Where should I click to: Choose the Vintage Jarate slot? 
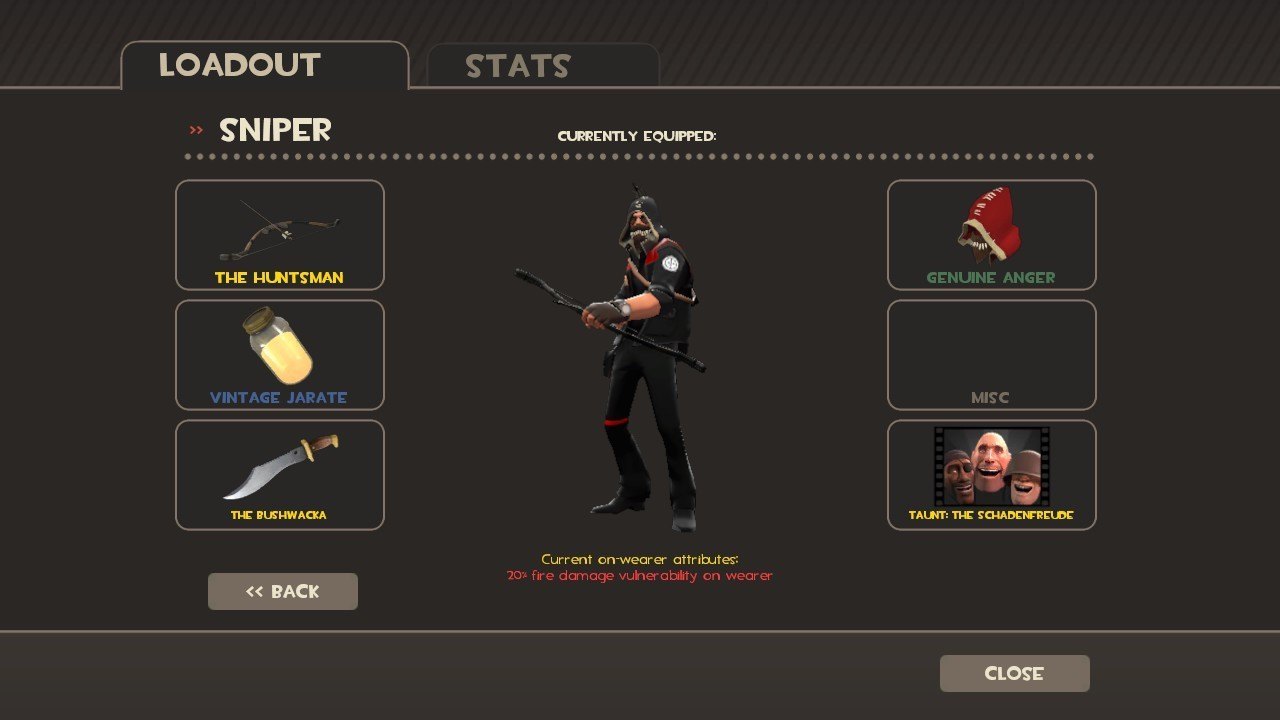pos(280,355)
